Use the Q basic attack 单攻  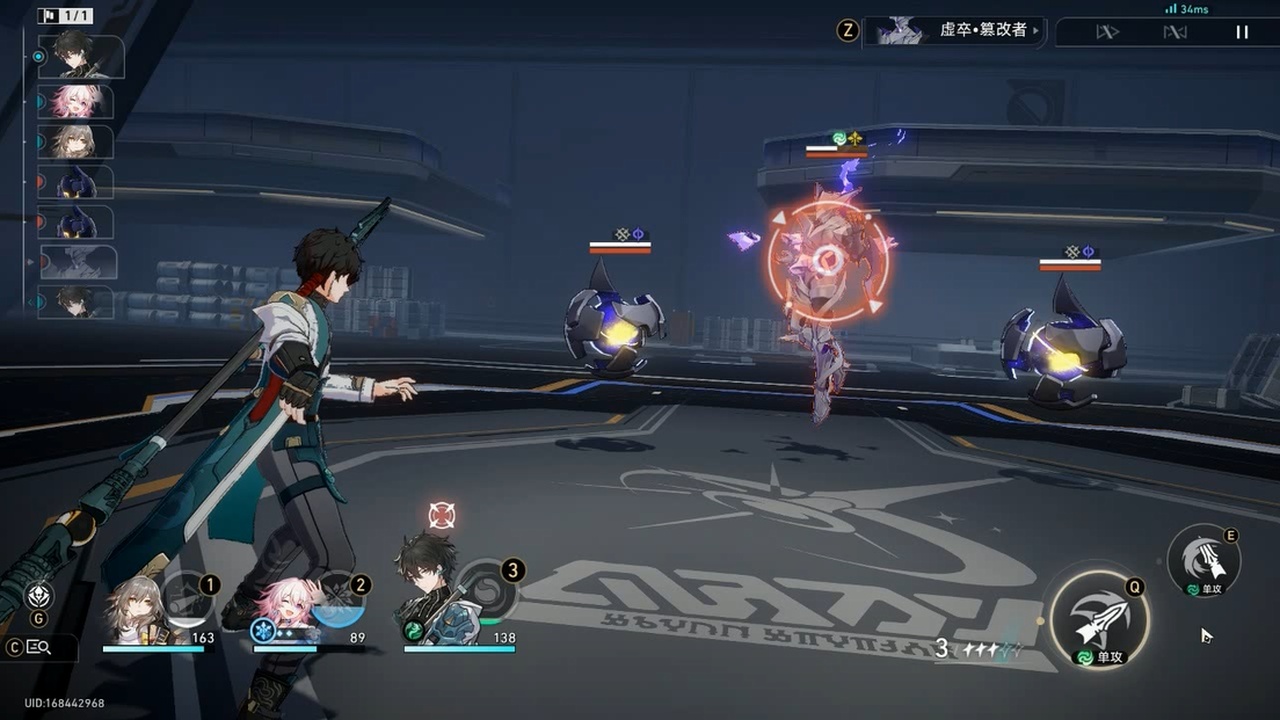click(x=1099, y=620)
